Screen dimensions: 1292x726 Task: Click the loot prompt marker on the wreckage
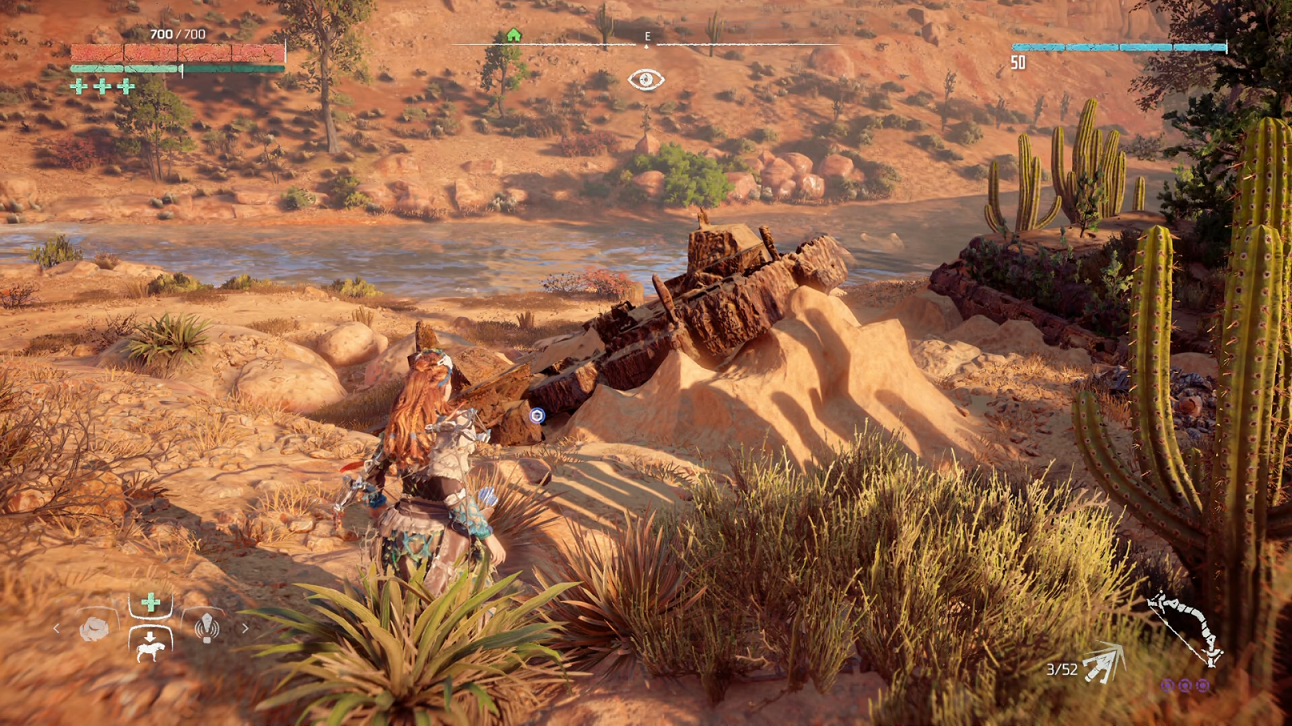pos(537,415)
